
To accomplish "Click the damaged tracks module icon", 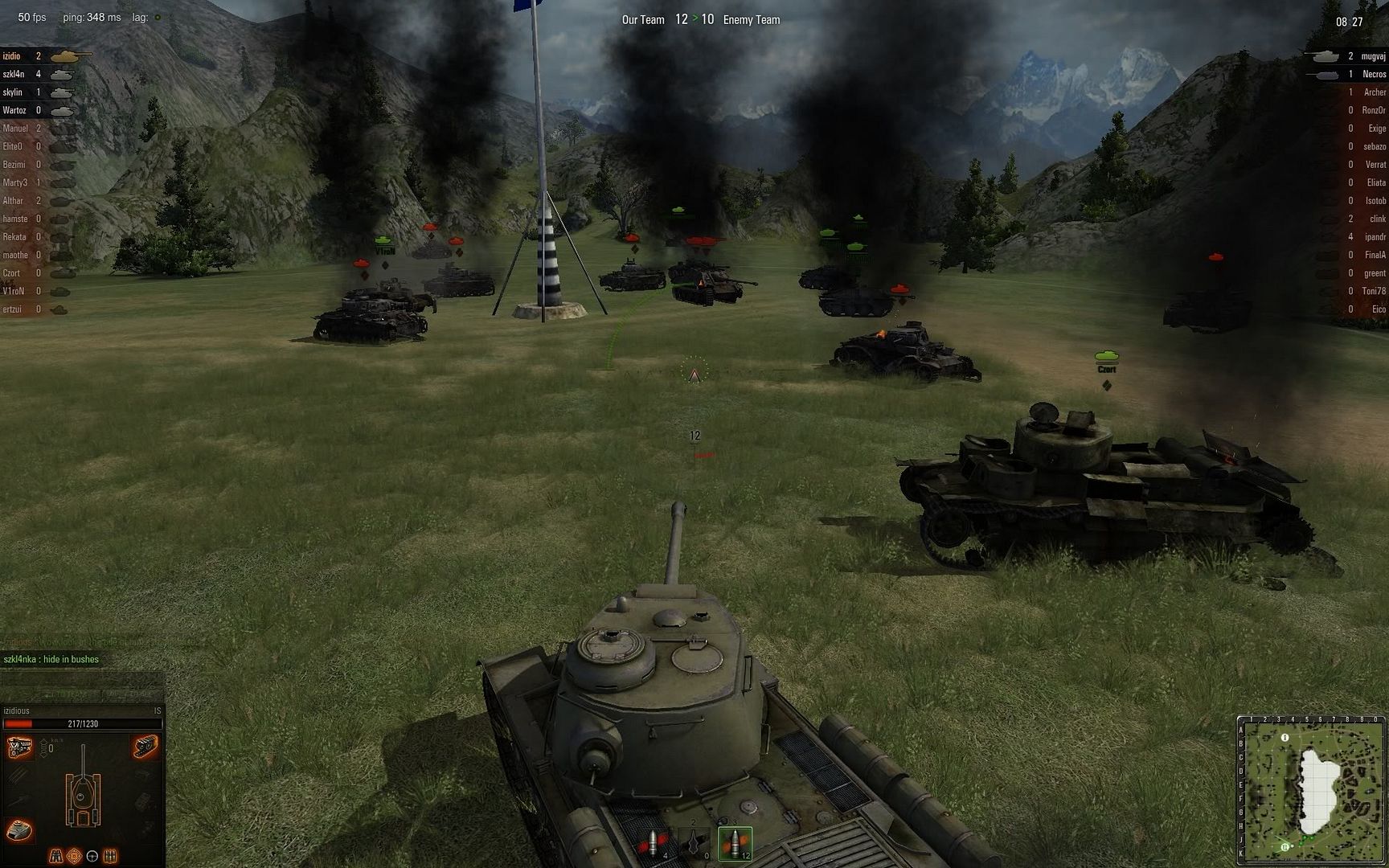I will (145, 747).
